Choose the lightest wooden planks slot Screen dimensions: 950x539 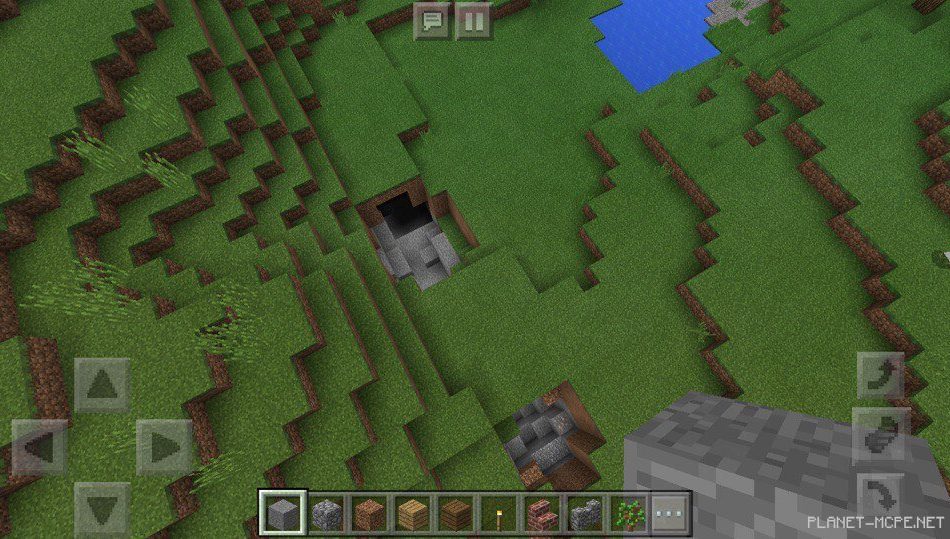pos(414,514)
